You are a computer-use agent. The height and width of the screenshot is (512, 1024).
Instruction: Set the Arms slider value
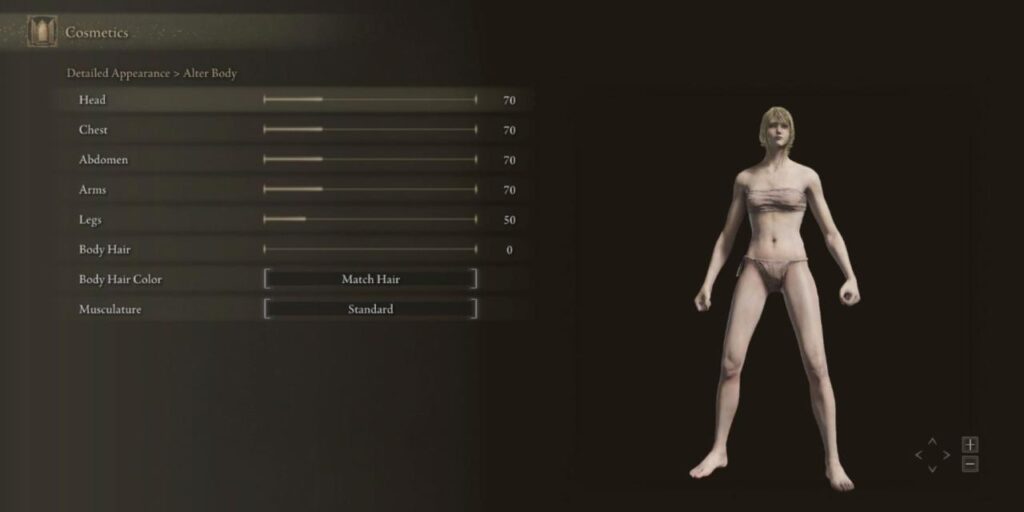(x=370, y=190)
